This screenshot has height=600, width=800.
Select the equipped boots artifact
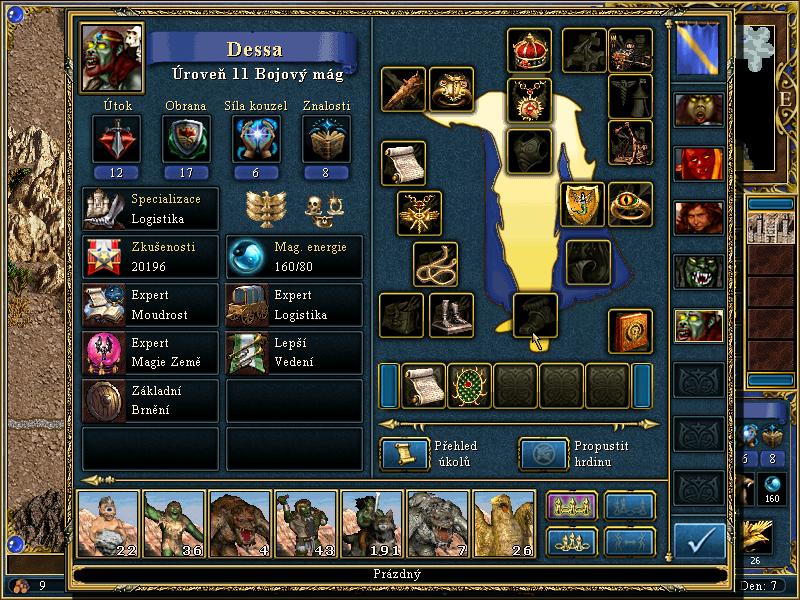[451, 316]
